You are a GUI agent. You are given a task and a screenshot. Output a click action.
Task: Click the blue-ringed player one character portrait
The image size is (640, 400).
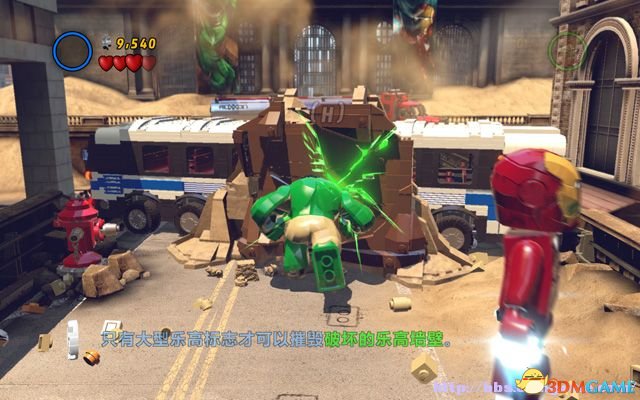(x=73, y=51)
